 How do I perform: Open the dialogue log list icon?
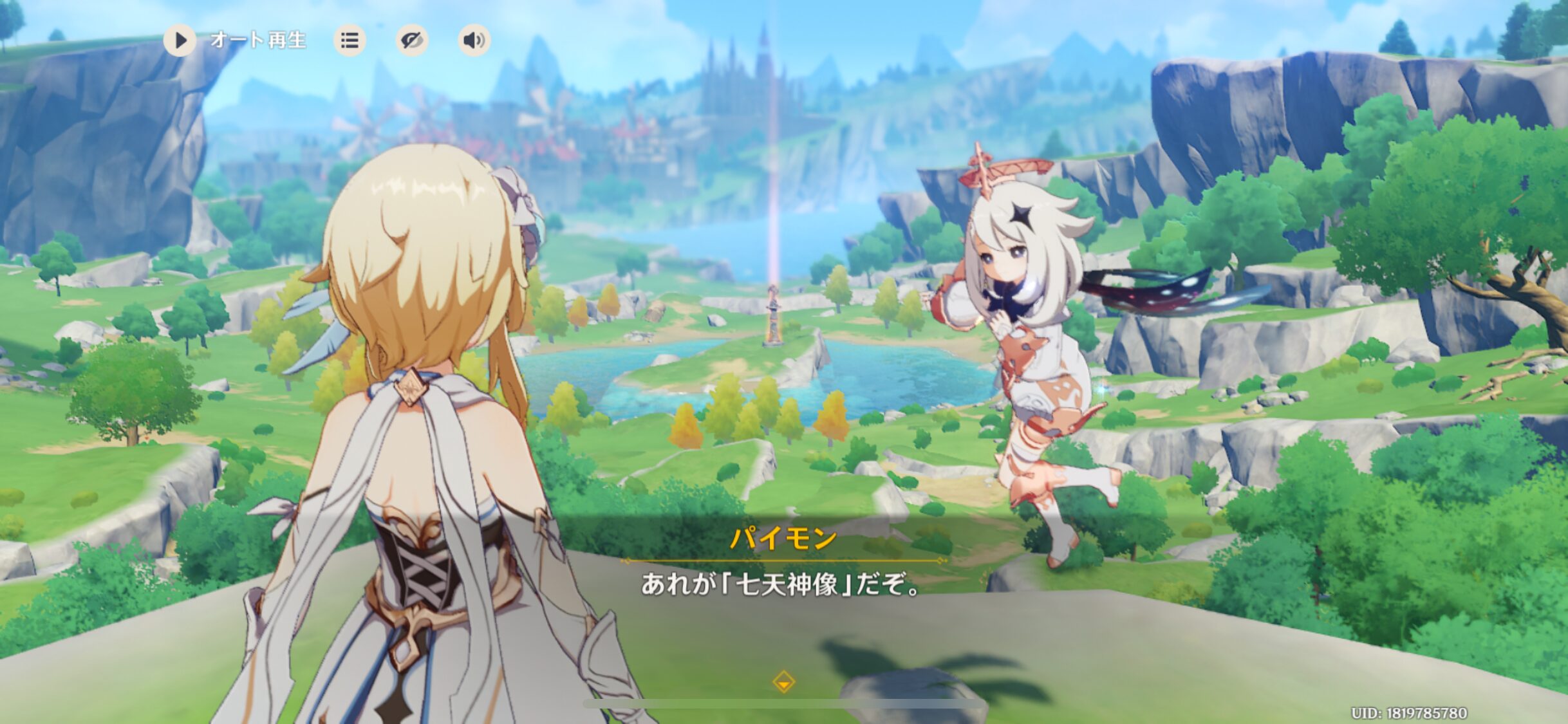(x=350, y=41)
